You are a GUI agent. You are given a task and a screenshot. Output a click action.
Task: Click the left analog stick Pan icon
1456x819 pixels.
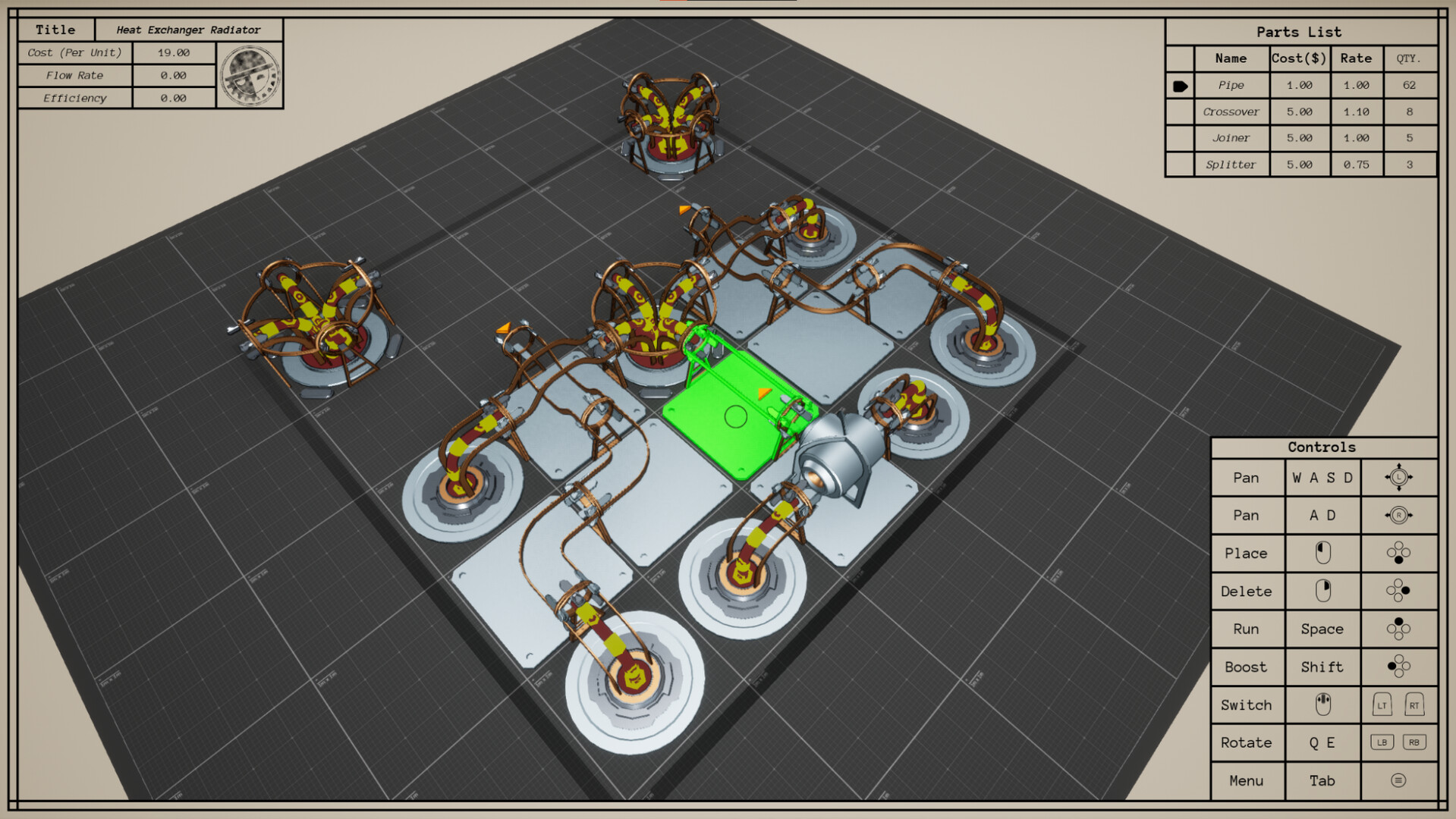[1400, 477]
